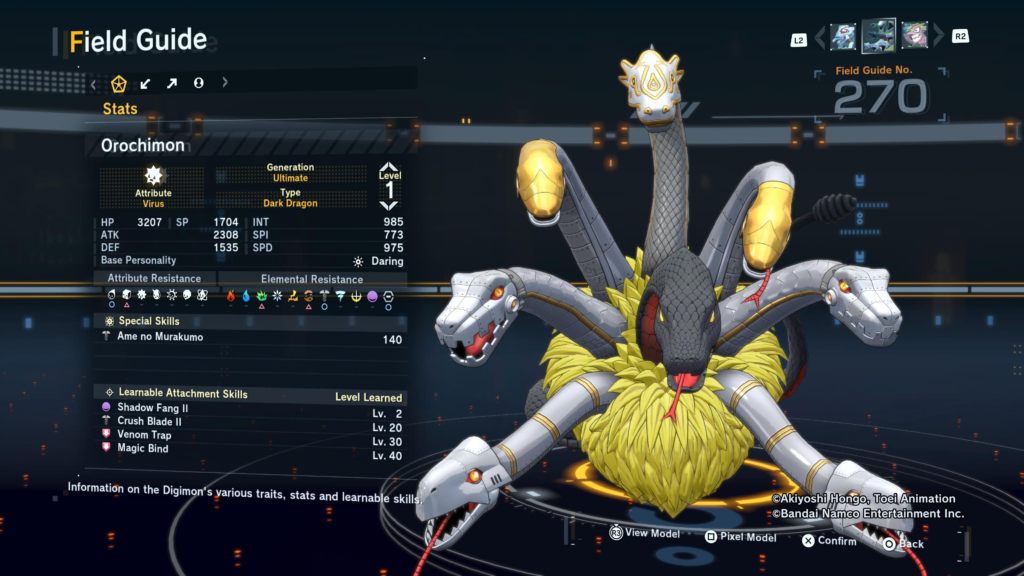
Task: Open the round profile icon tab
Action: tap(198, 83)
